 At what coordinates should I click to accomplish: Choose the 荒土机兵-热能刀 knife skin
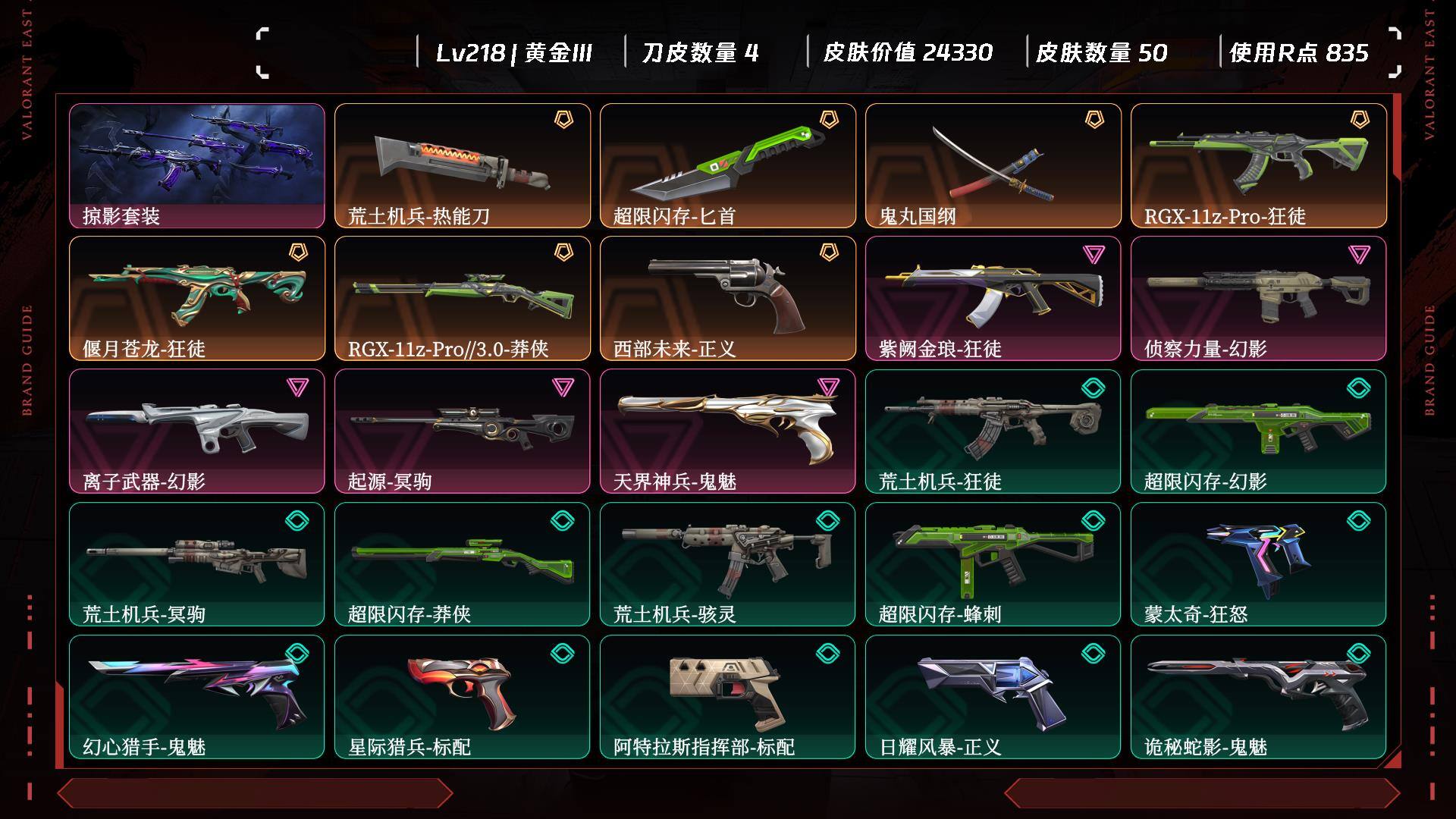point(462,165)
